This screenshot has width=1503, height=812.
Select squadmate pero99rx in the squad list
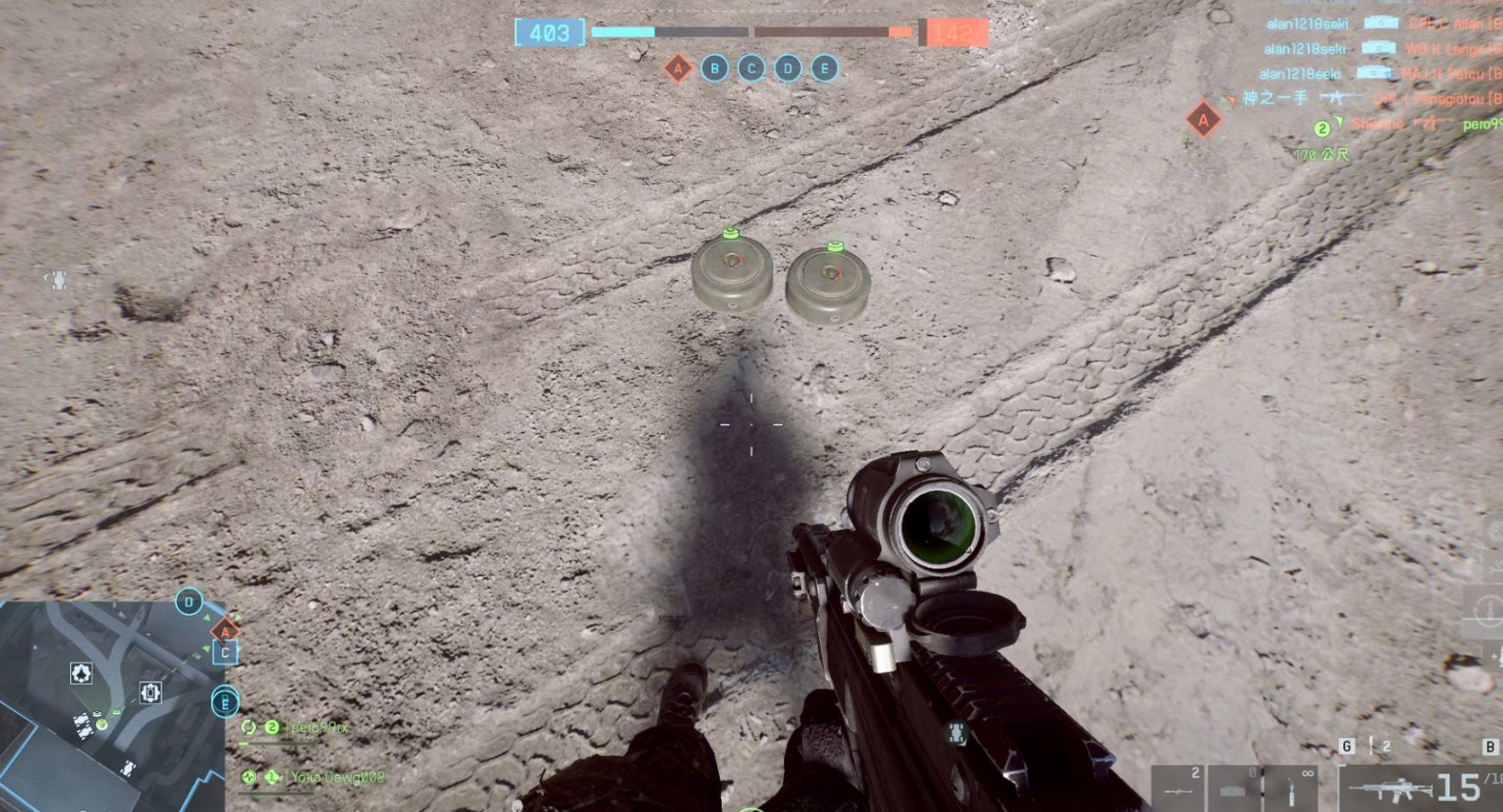(318, 728)
